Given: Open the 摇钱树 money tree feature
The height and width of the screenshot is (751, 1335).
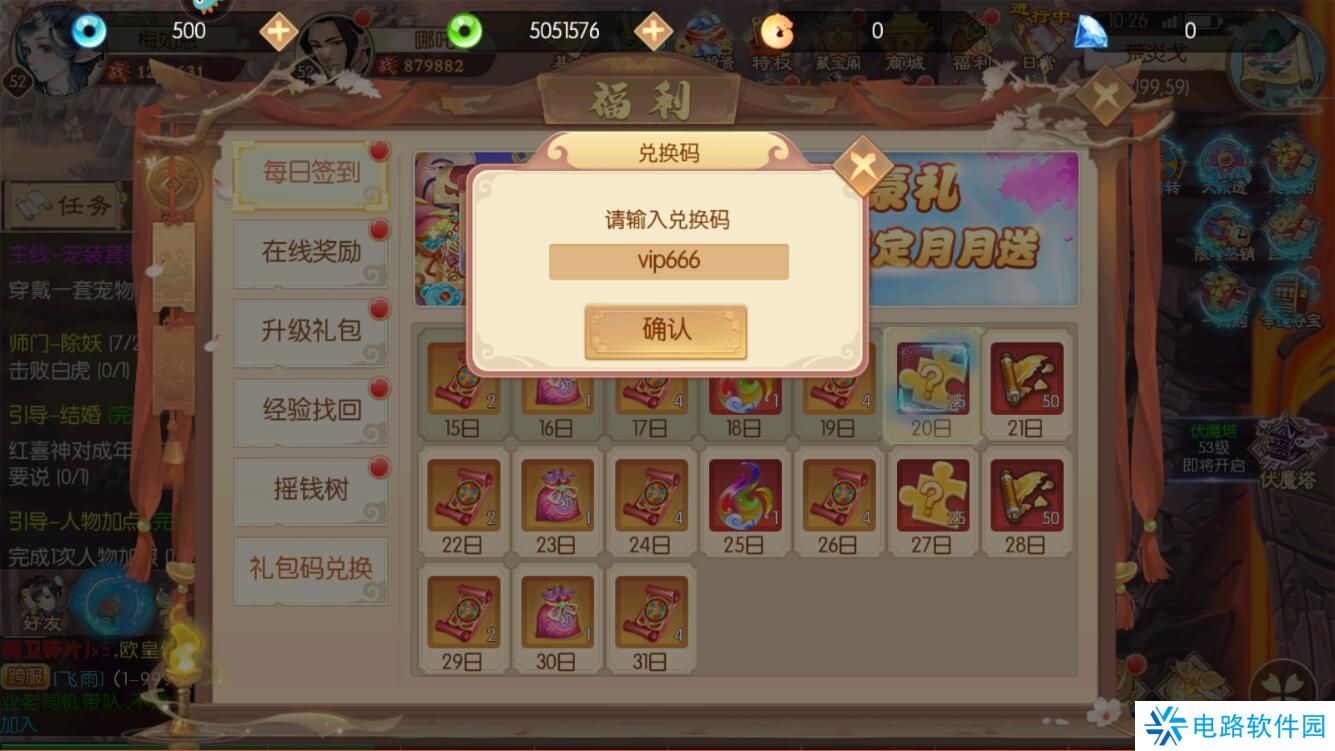Looking at the screenshot, I should 310,490.
